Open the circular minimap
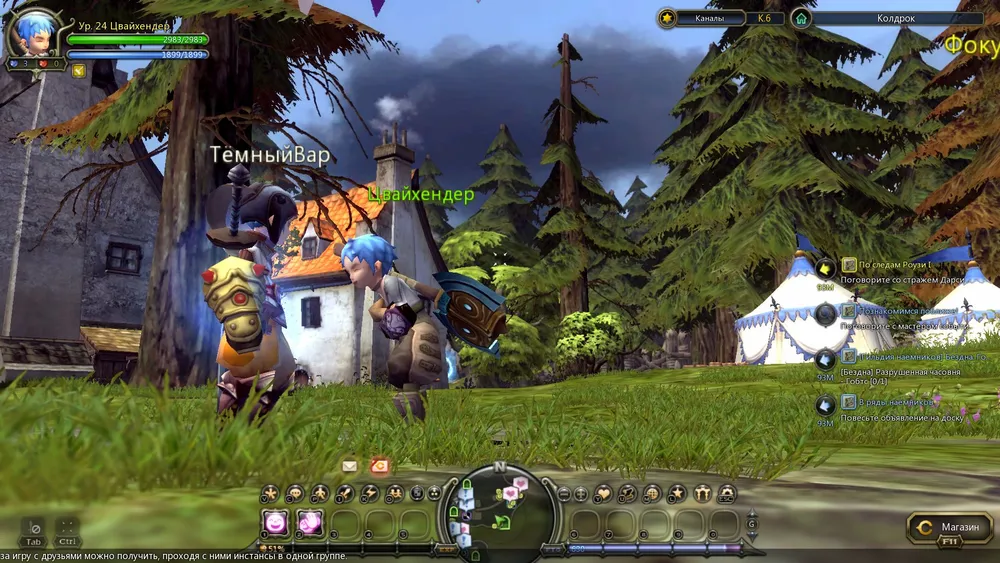Screen dimensions: 1000x563 click(499, 510)
